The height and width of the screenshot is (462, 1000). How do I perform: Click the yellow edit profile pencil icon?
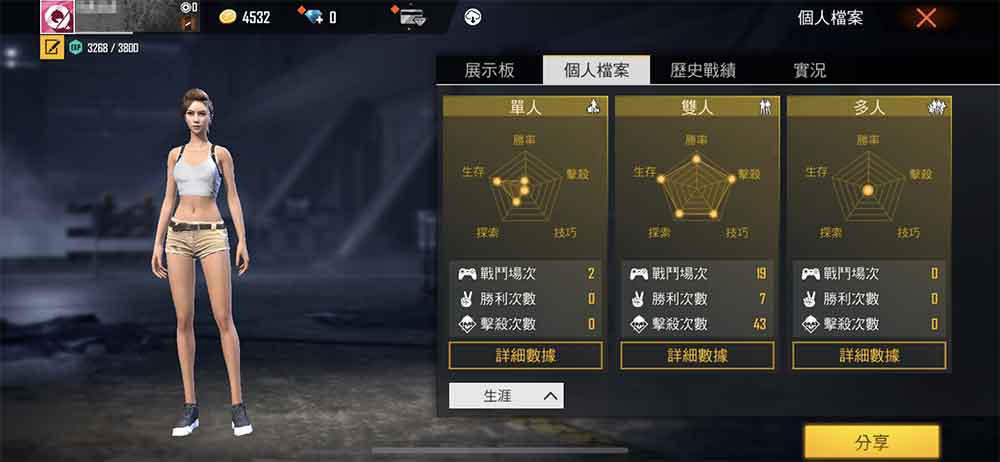pos(51,47)
